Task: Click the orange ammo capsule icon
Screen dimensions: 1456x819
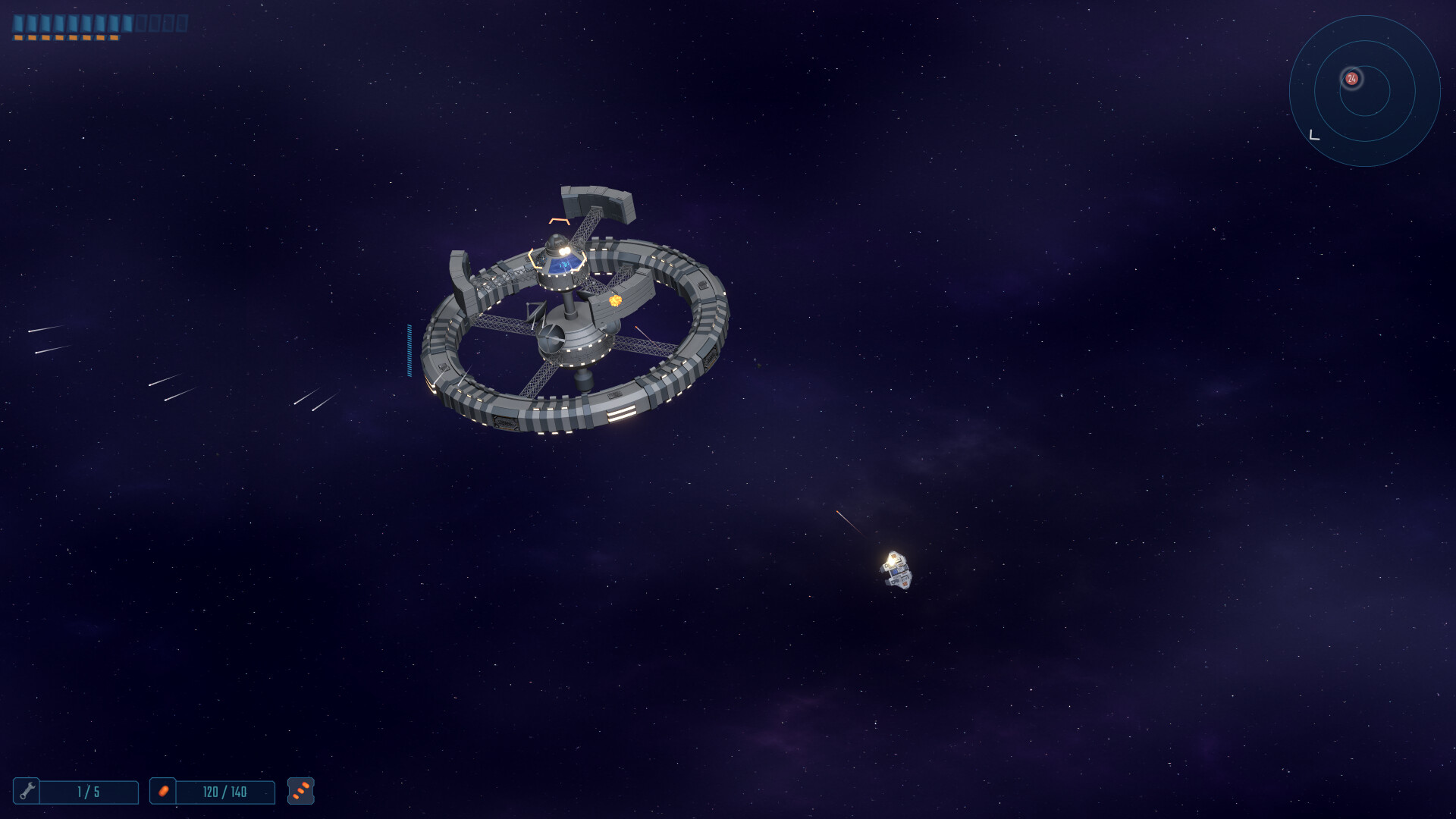Action: 164,792
